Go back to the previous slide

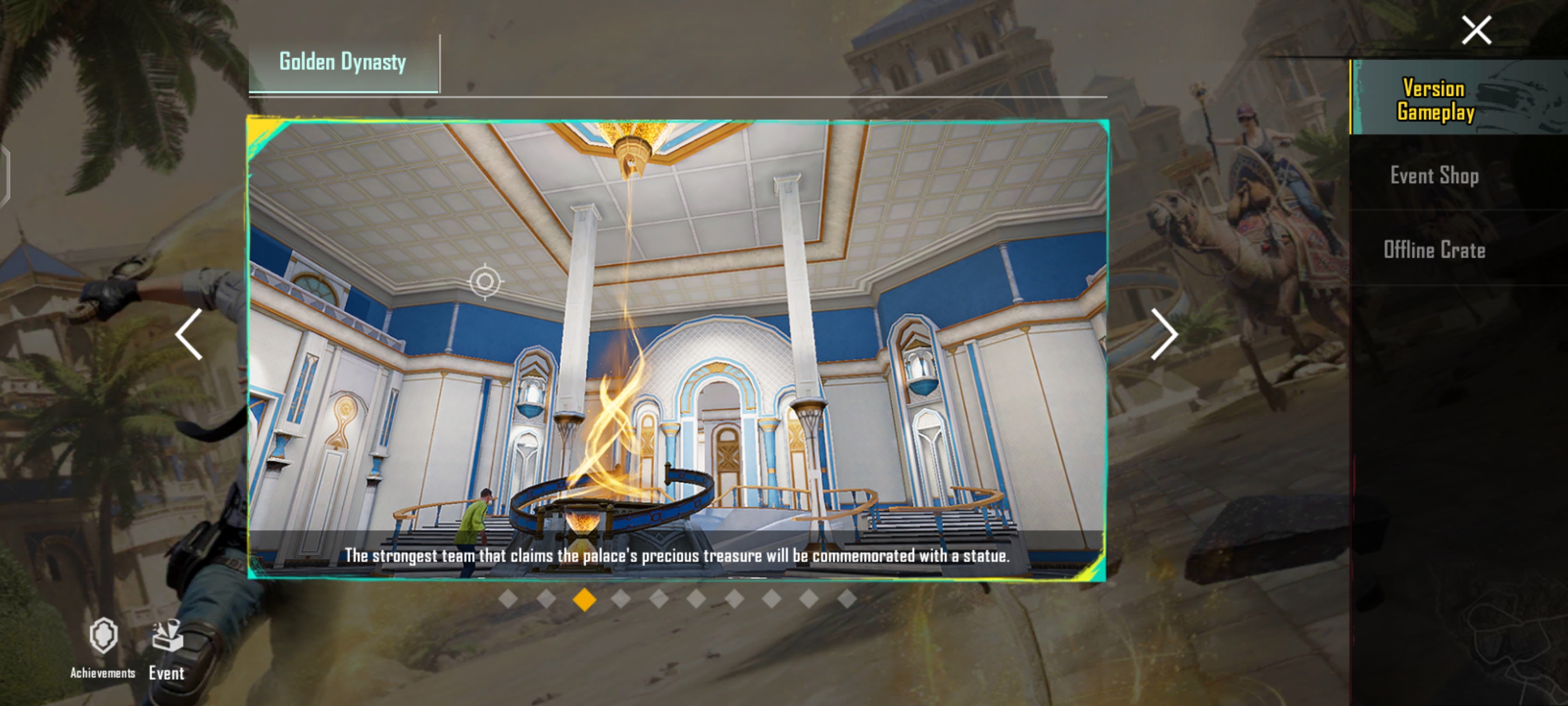[189, 334]
